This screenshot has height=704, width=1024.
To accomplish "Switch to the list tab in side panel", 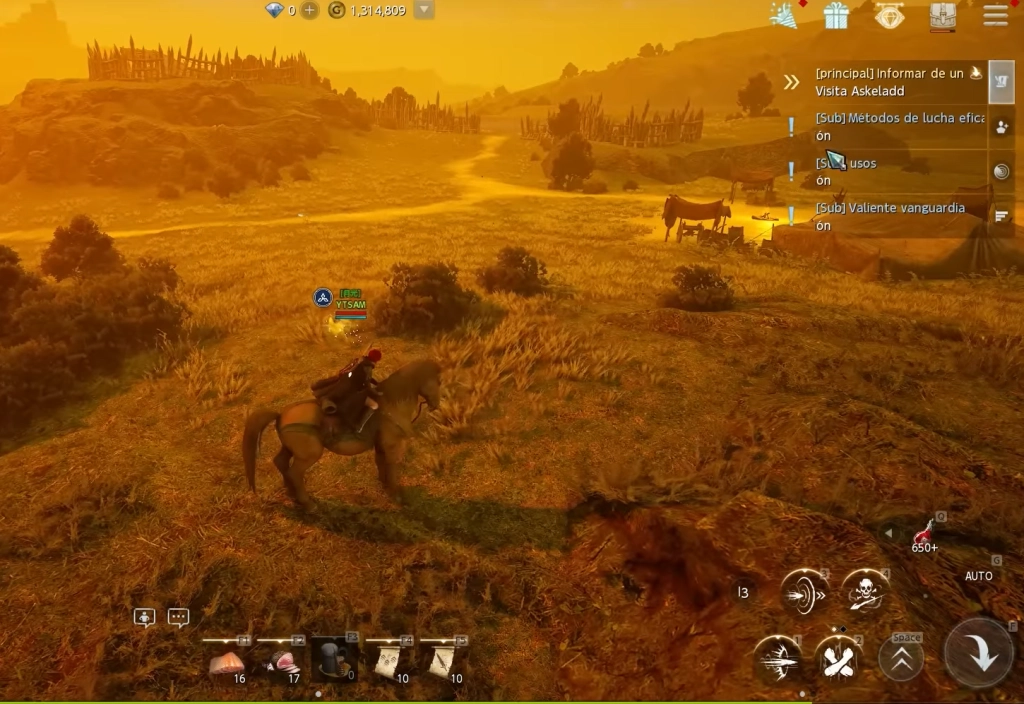I will pos(1002,215).
